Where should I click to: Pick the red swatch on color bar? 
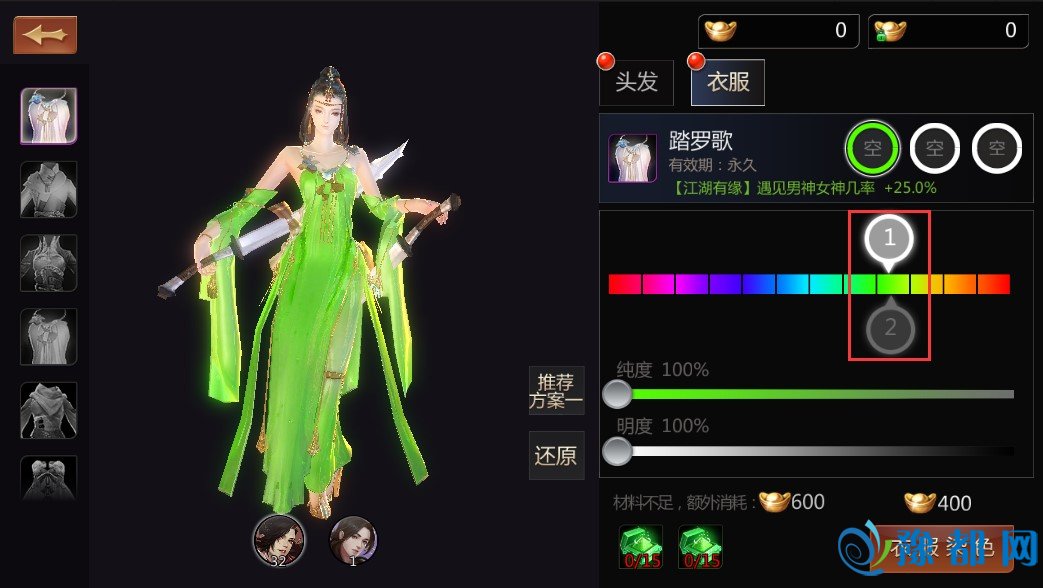tap(624, 284)
